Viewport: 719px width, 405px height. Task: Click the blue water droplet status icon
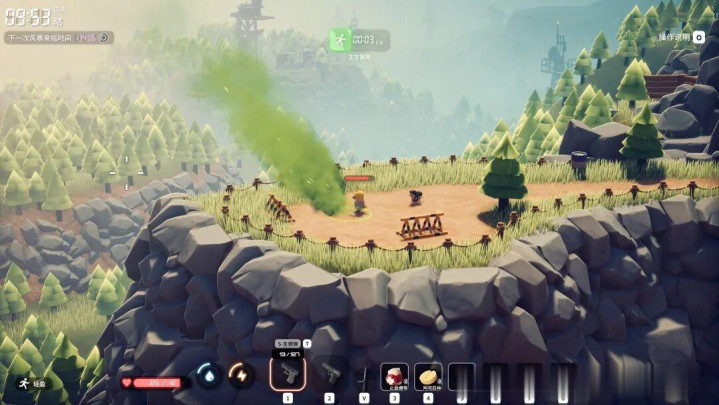pos(207,375)
